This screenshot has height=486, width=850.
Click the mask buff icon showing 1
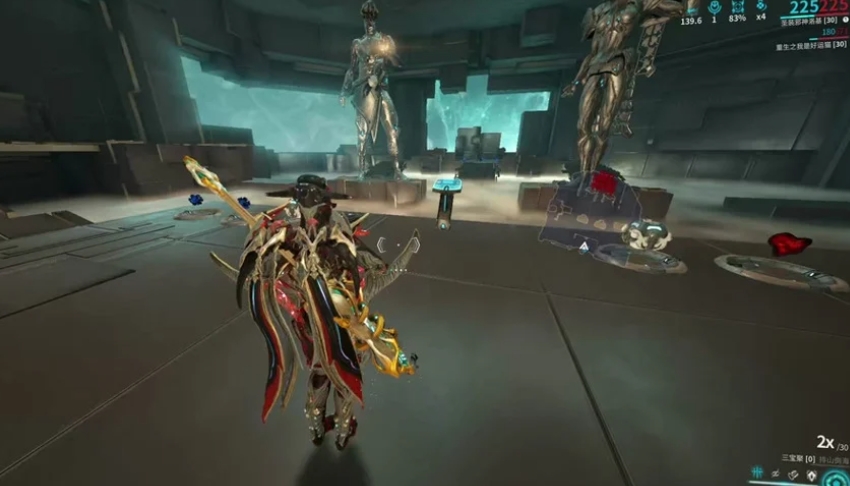coord(715,6)
